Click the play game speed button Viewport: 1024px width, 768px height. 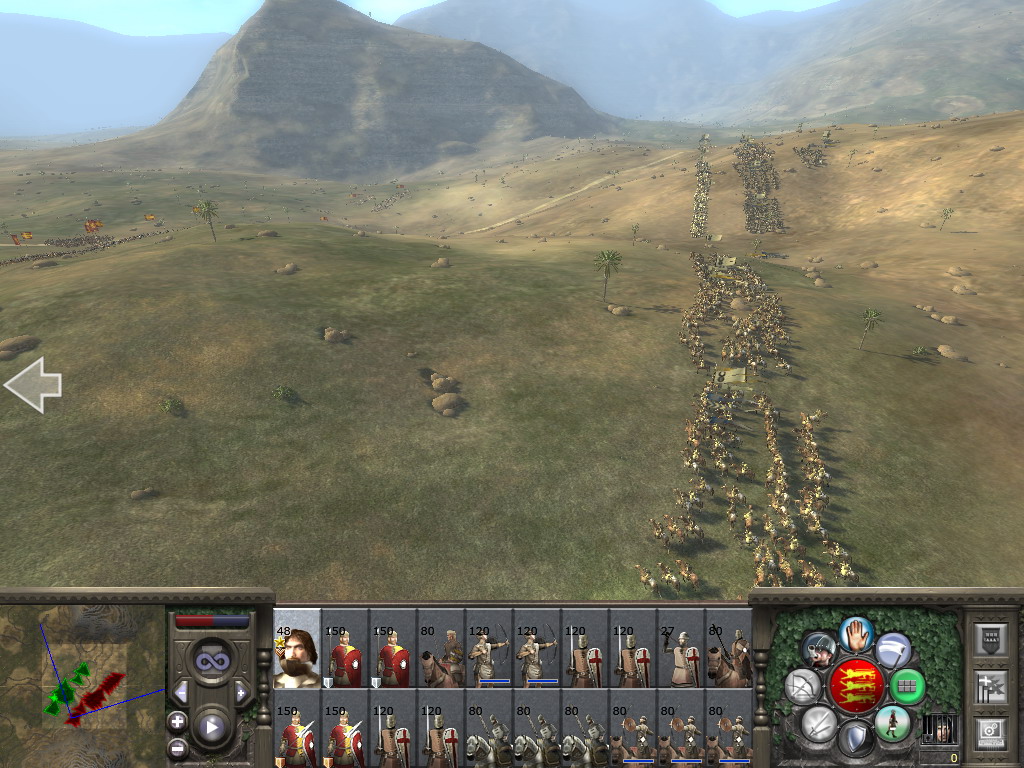point(211,727)
